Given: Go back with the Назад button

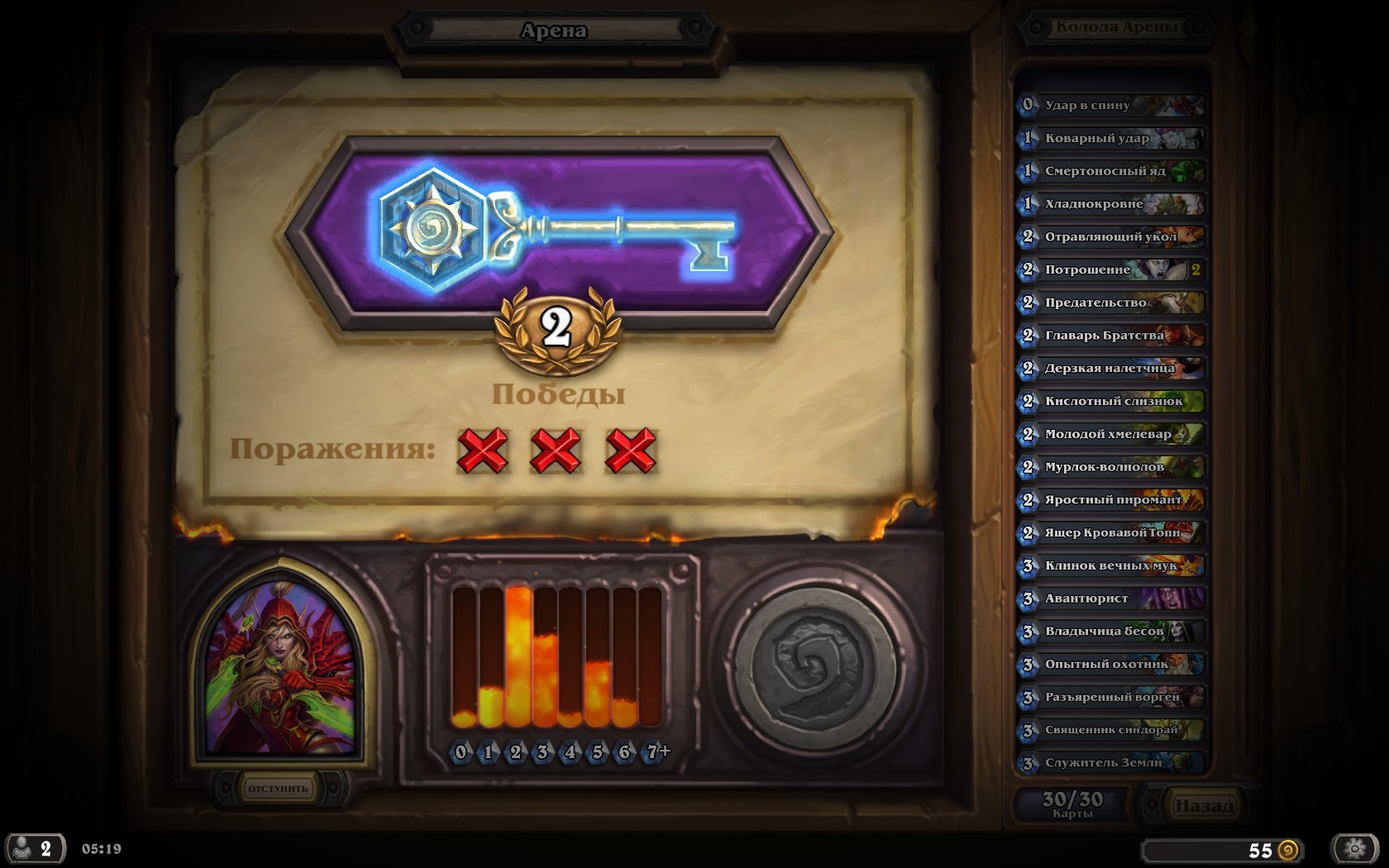Looking at the screenshot, I should (x=1203, y=805).
